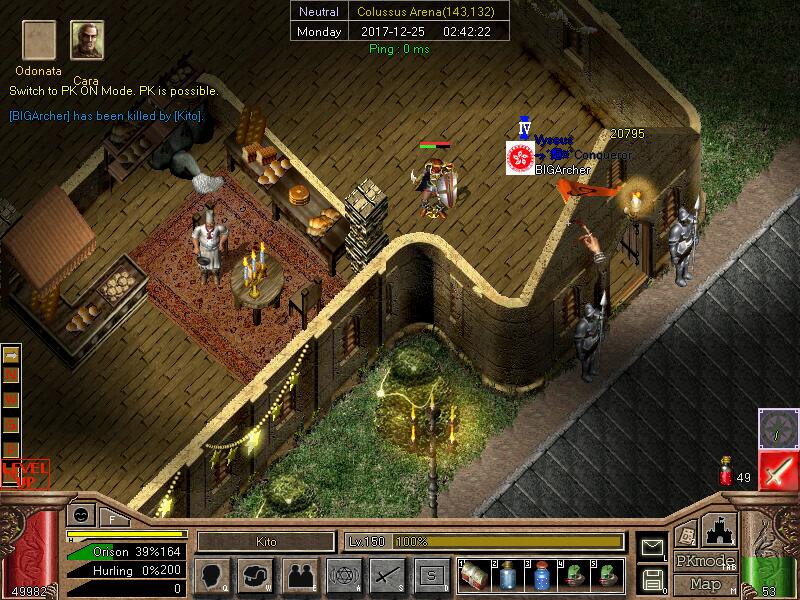This screenshot has width=800, height=600.
Task: Click the S square button
Action: (x=431, y=575)
